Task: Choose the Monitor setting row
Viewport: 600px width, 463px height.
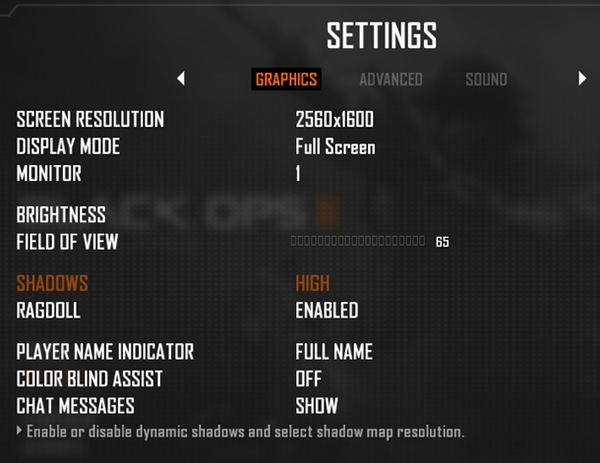Action: [x=298, y=174]
